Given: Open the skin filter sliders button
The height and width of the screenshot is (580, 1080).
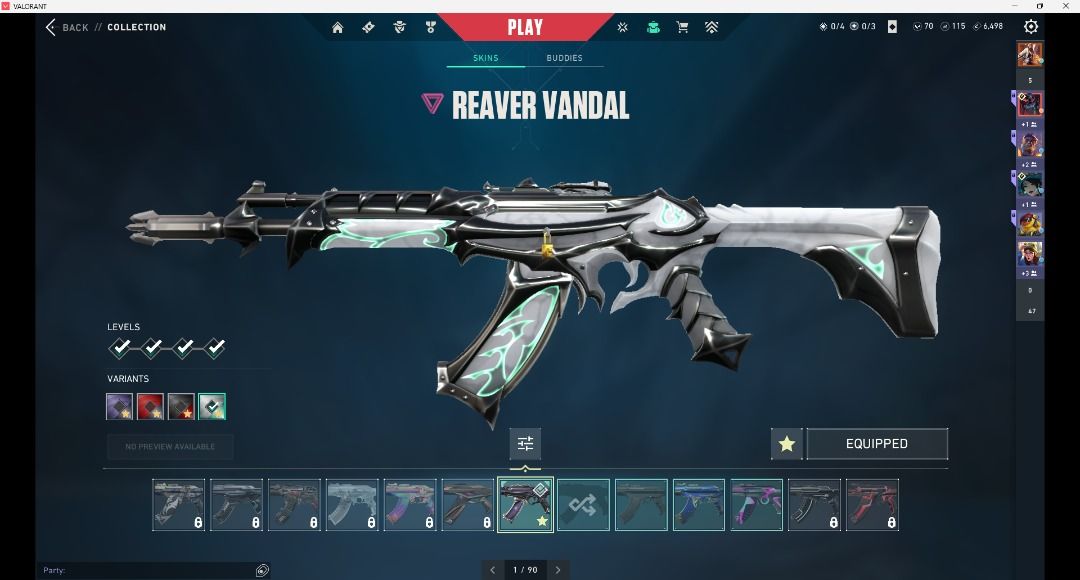Looking at the screenshot, I should coord(525,444).
